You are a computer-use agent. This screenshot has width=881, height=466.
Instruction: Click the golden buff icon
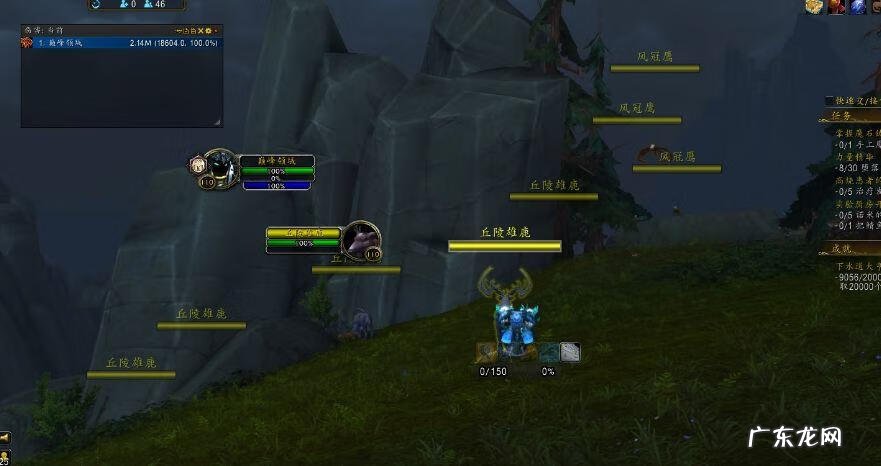click(814, 7)
